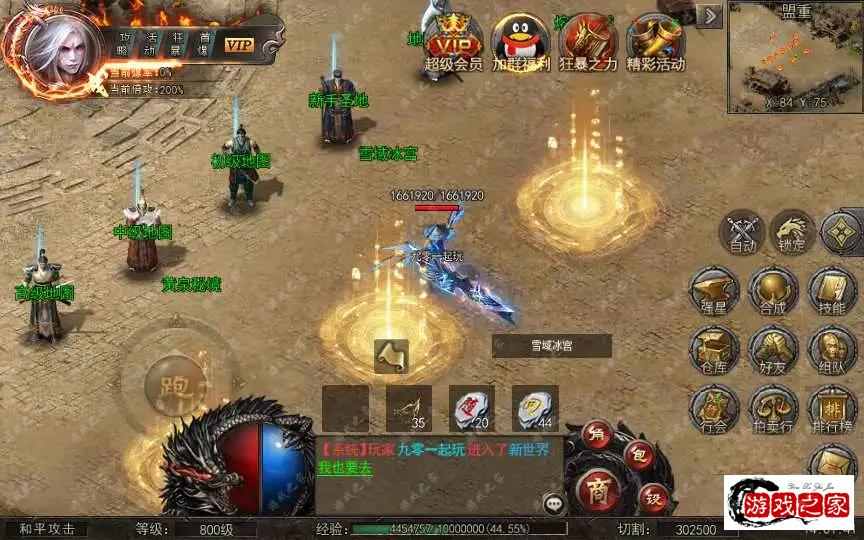864x540 pixels.
Task: Activate the 狂暴之力 icon
Action: [587, 38]
